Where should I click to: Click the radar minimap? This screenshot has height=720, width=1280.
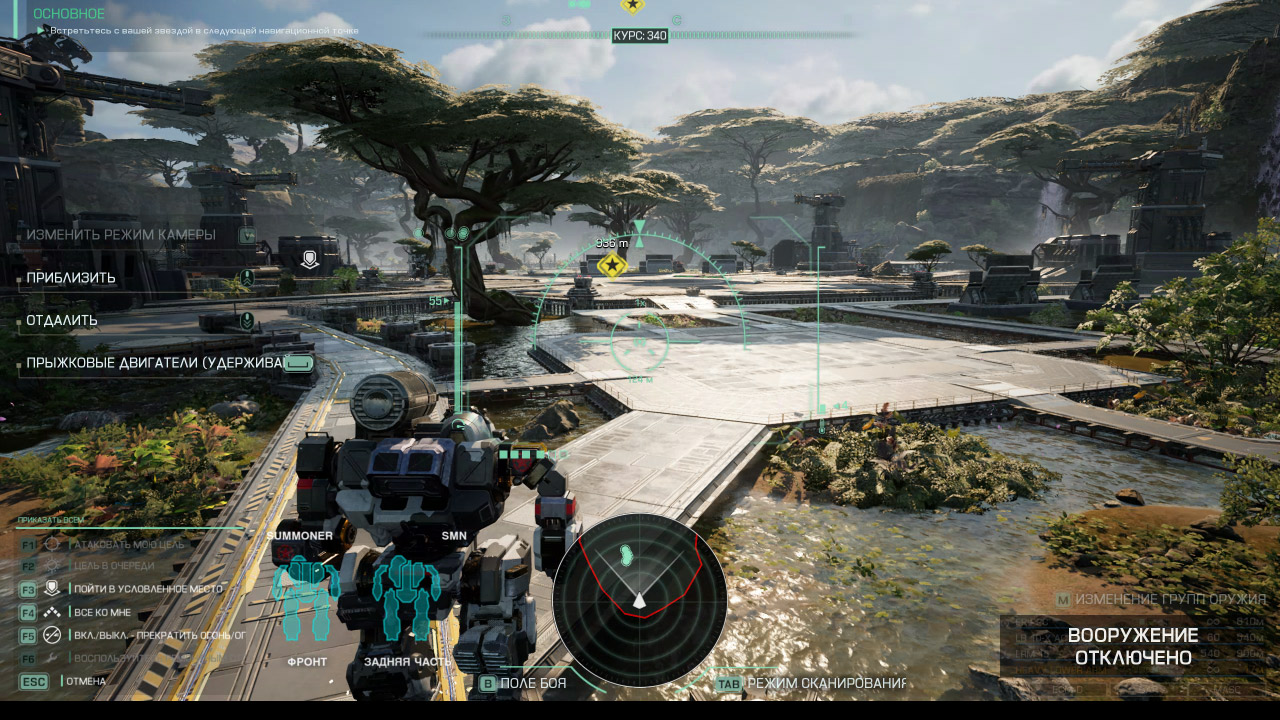[639, 601]
